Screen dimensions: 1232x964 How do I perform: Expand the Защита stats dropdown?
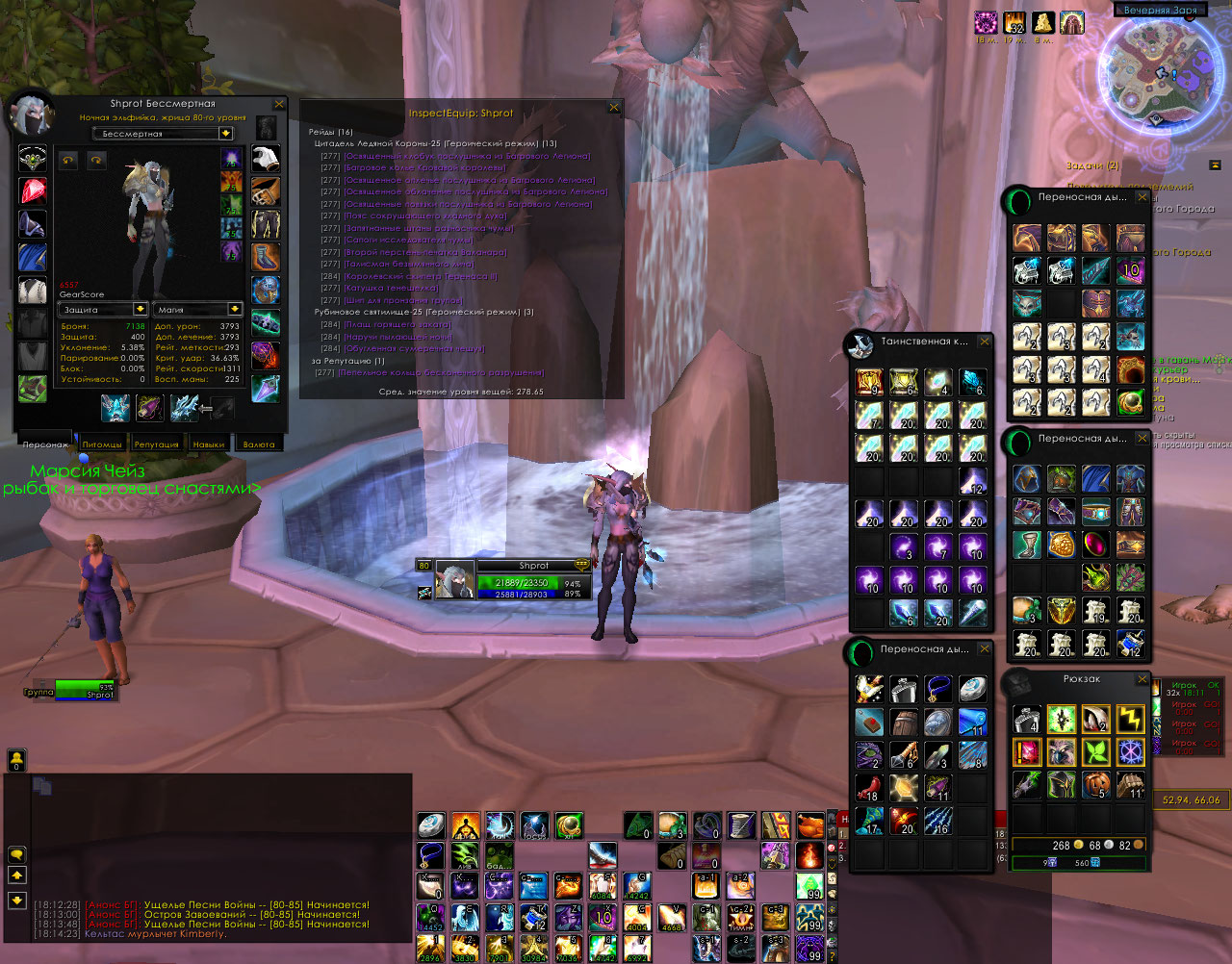point(141,310)
